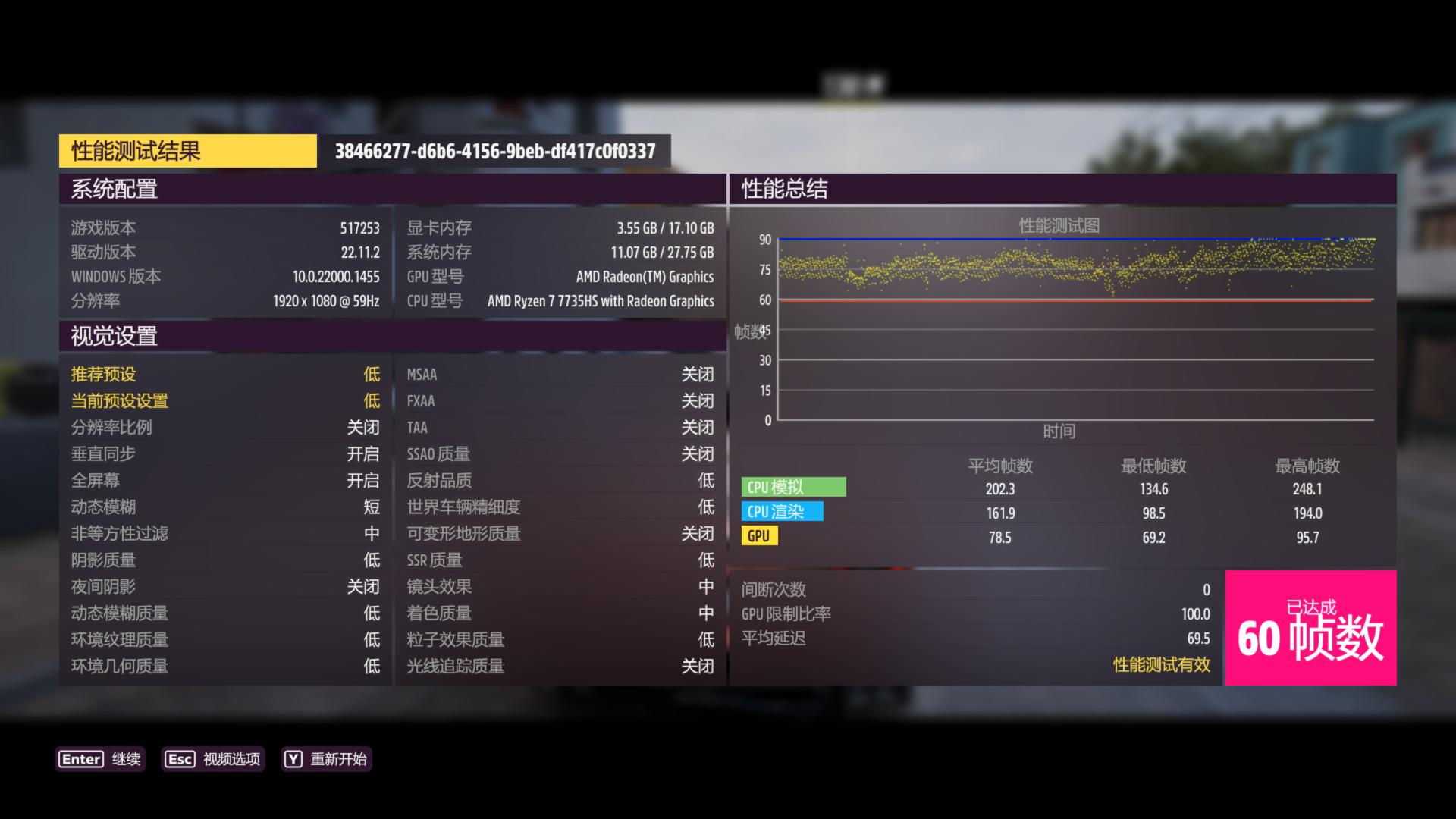Select the yellow GPU legend chip
Screen dimensions: 1456x819
[x=760, y=536]
